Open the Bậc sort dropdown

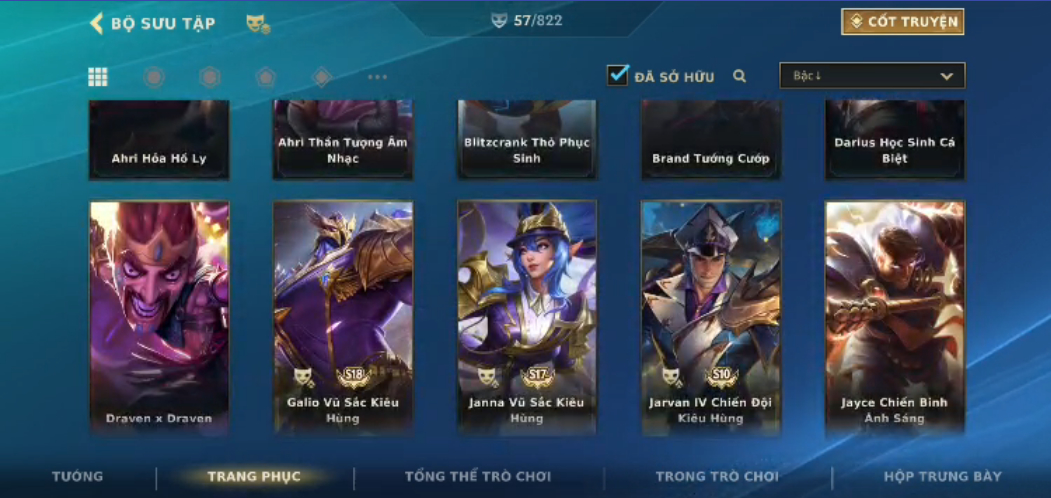(872, 76)
